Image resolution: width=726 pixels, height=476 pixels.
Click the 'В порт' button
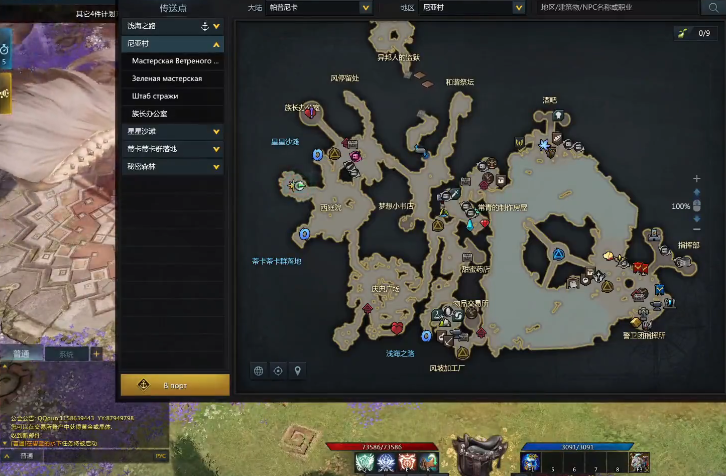(175, 384)
